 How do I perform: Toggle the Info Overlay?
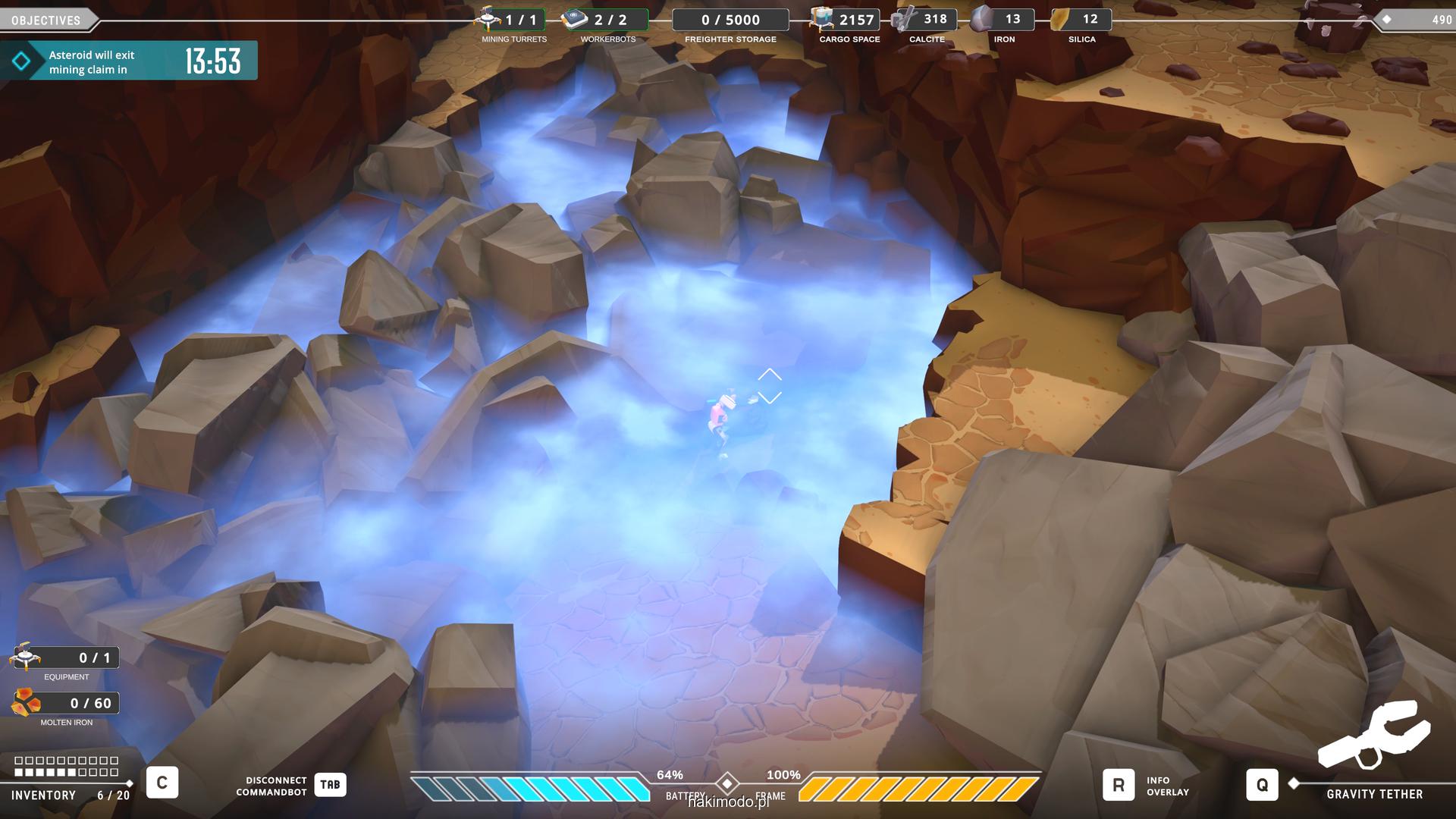pos(1119,786)
